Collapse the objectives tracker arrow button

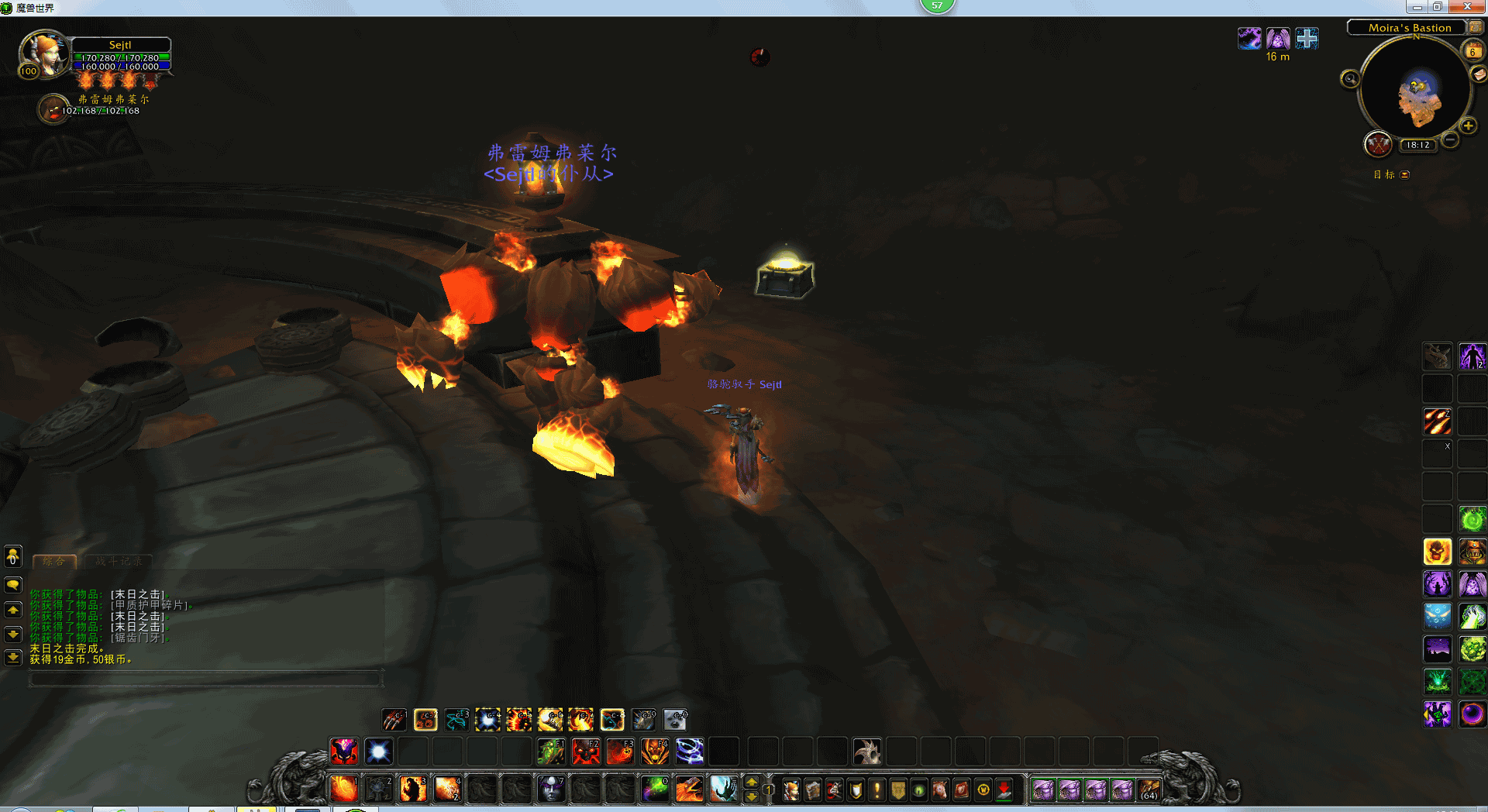tap(1405, 175)
